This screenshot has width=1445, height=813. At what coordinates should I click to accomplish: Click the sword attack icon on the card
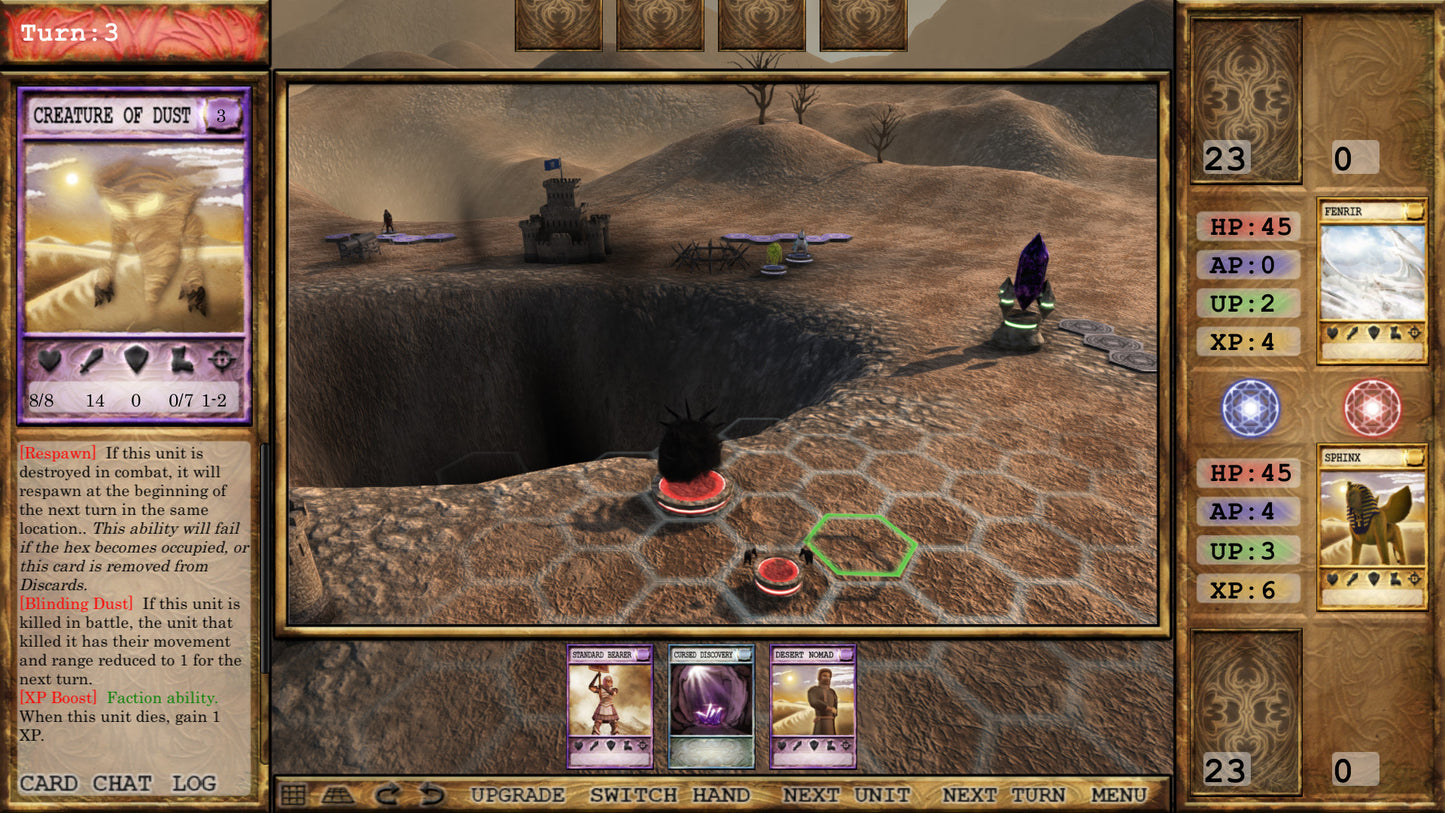92,358
